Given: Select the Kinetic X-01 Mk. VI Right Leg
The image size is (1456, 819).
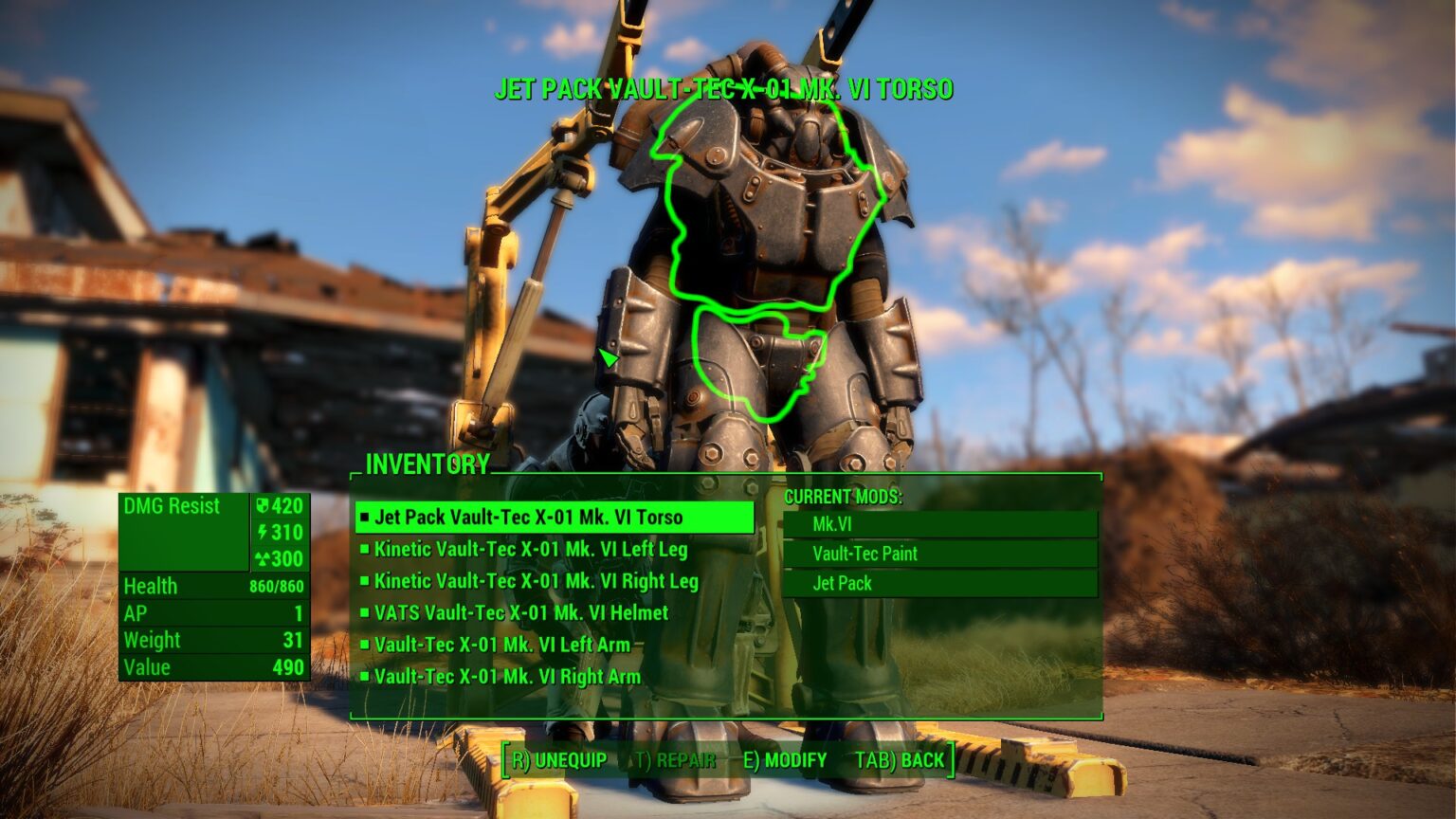Looking at the screenshot, I should point(536,581).
